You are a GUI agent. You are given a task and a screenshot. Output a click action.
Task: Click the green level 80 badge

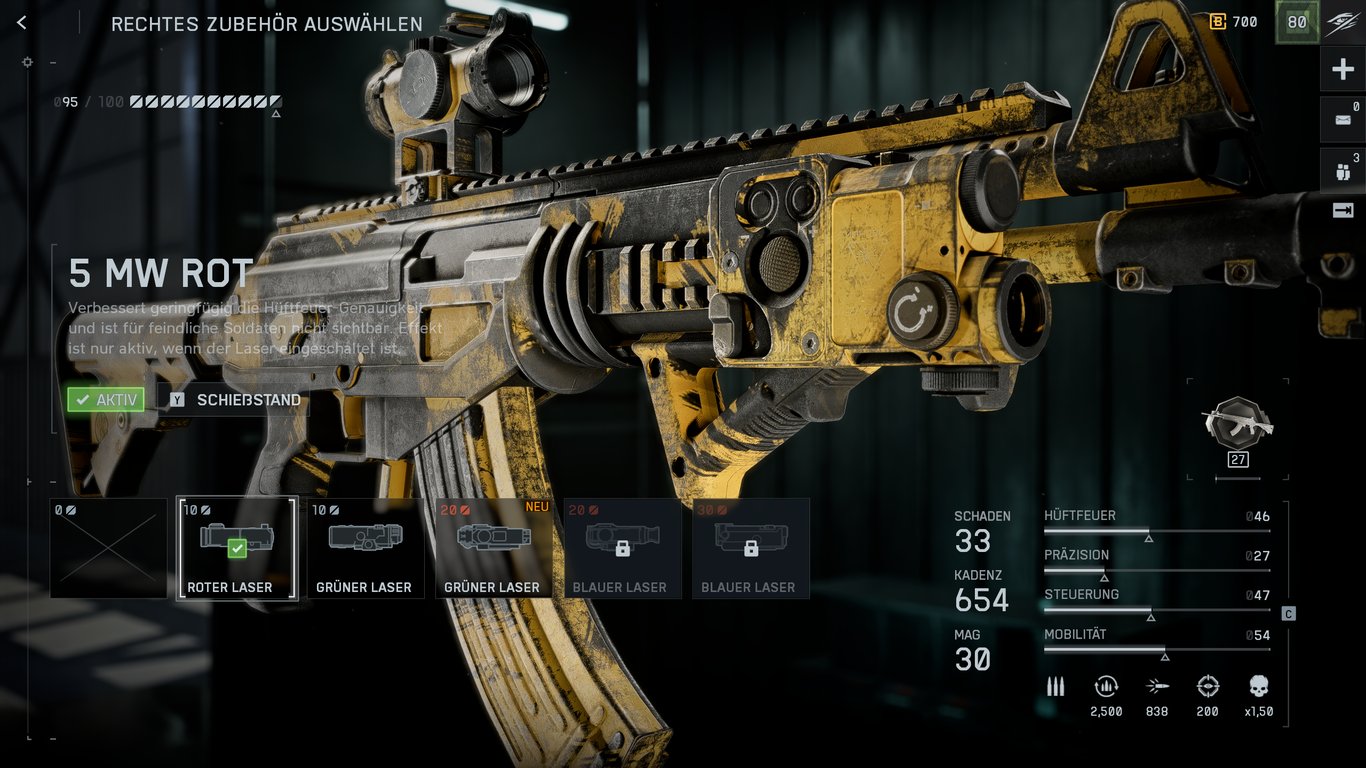(1296, 23)
